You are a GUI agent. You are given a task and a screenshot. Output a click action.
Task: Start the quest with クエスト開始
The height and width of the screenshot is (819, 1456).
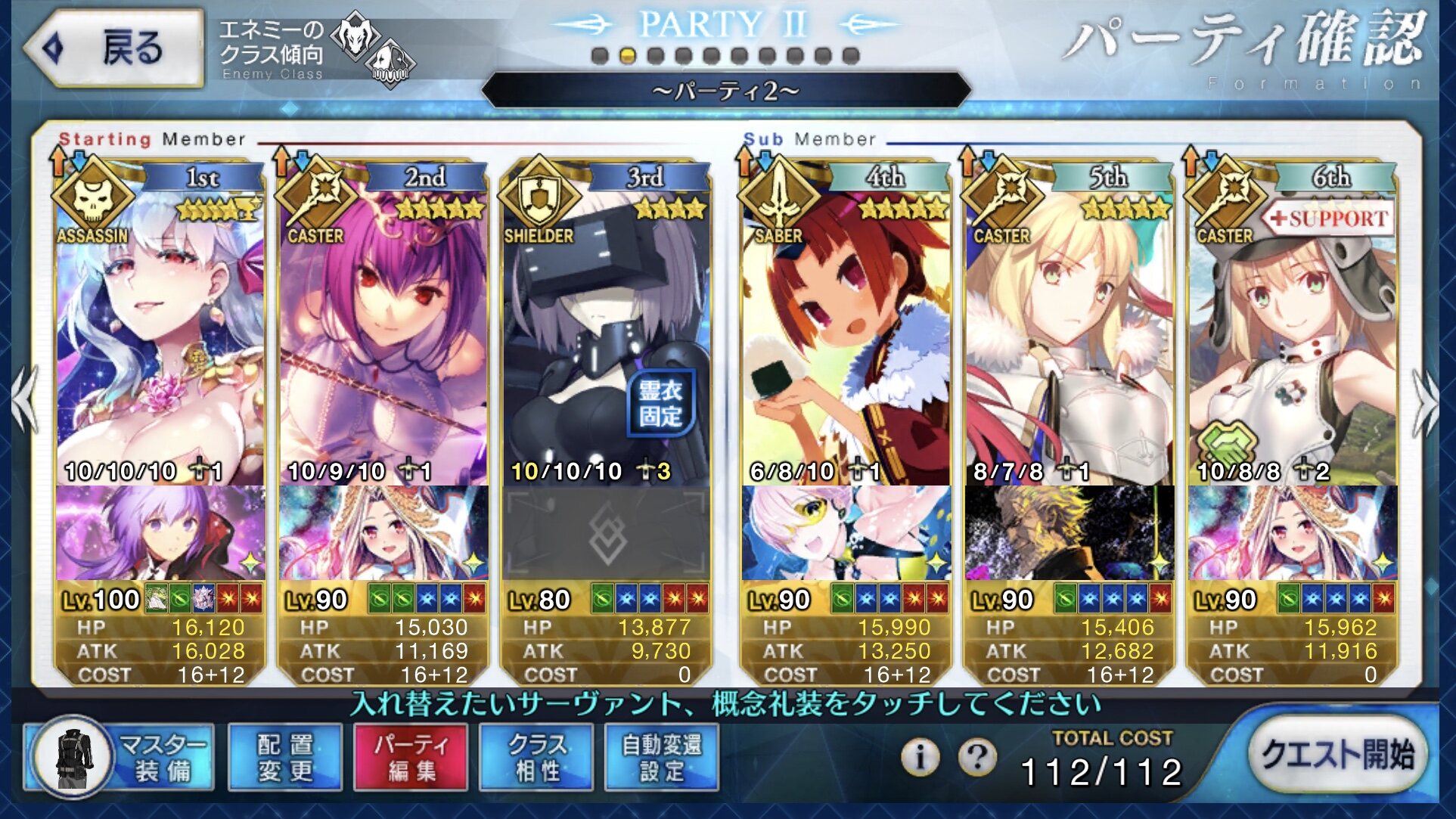[1336, 755]
